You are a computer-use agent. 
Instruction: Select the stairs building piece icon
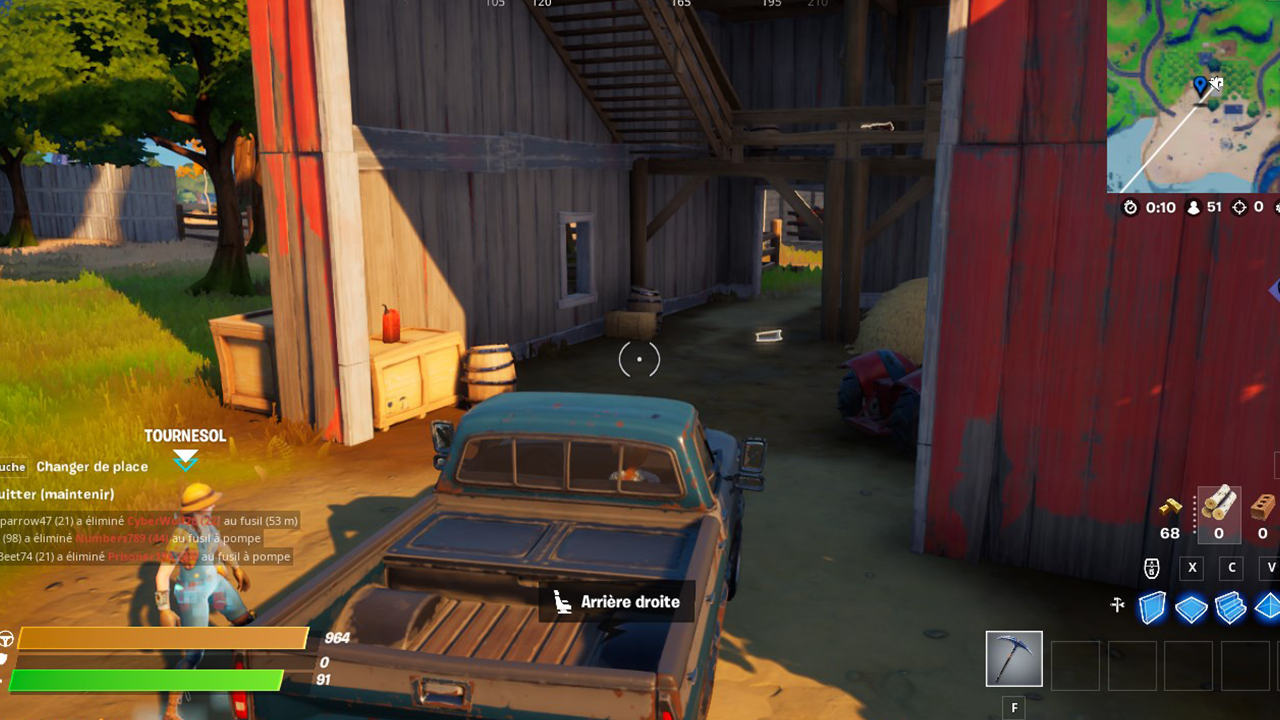pos(1231,607)
